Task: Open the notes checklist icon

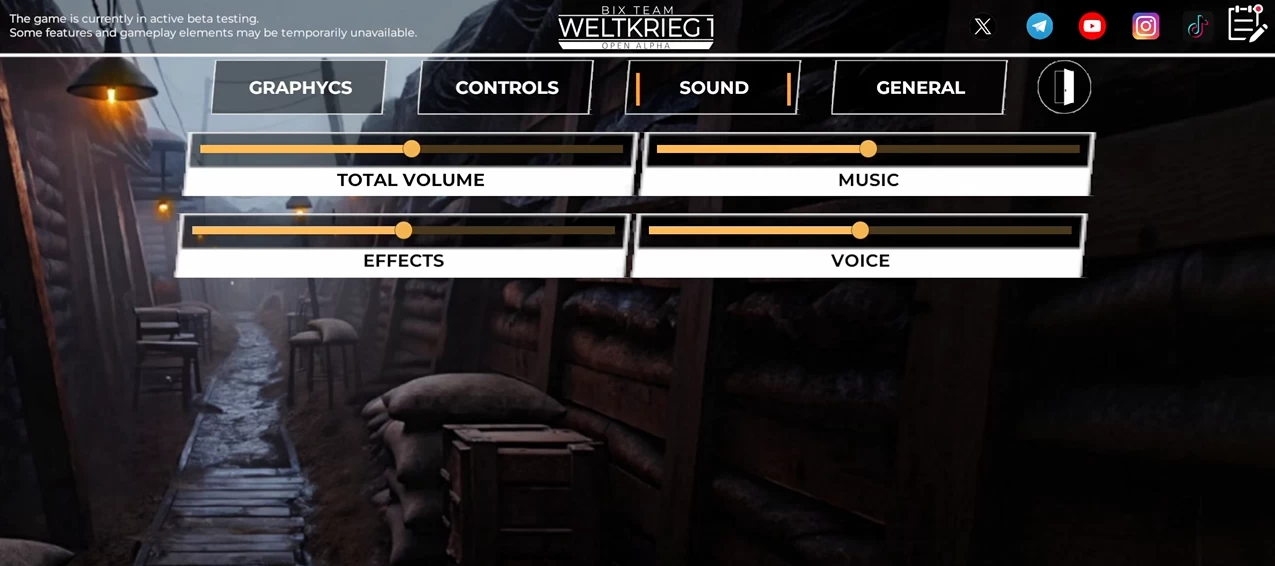Action: pyautogui.click(x=1247, y=24)
